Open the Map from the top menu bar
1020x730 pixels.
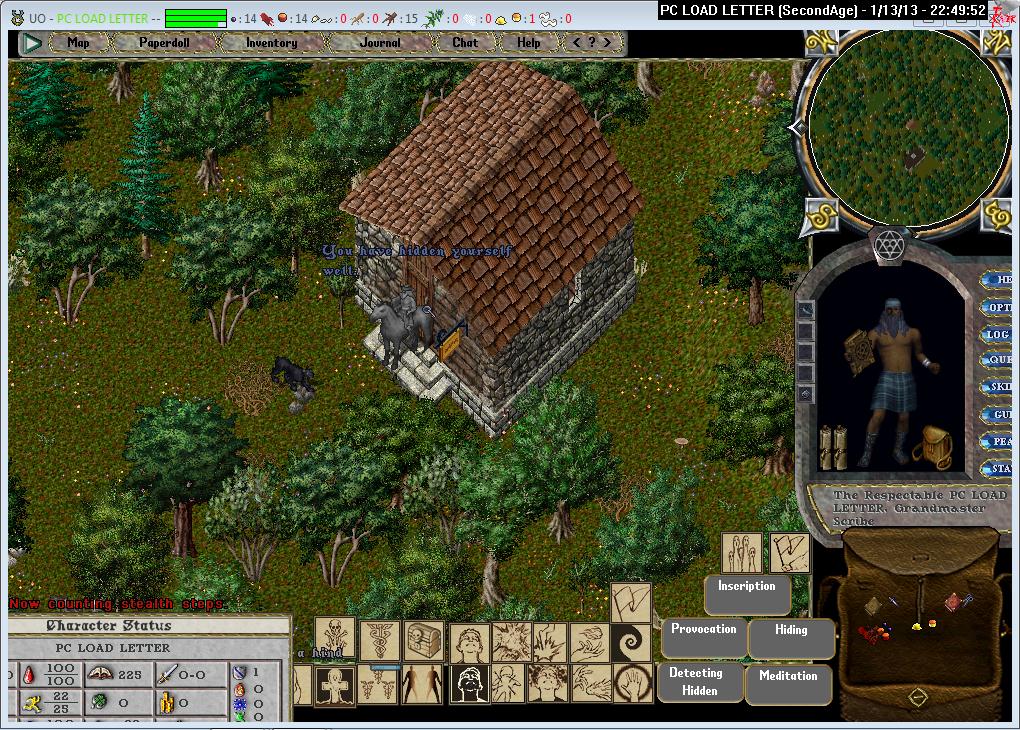78,43
